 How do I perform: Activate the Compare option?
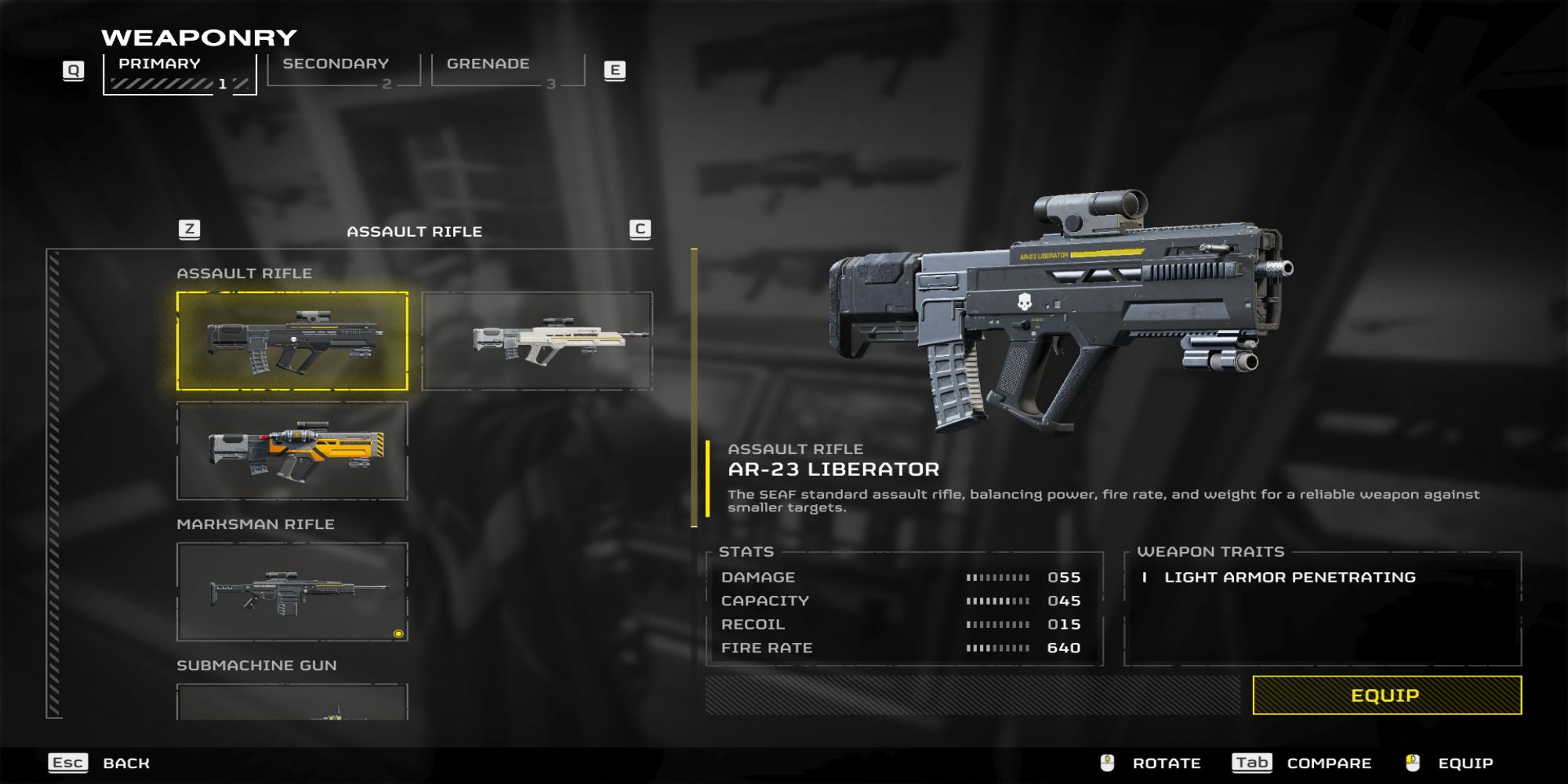[x=1329, y=763]
